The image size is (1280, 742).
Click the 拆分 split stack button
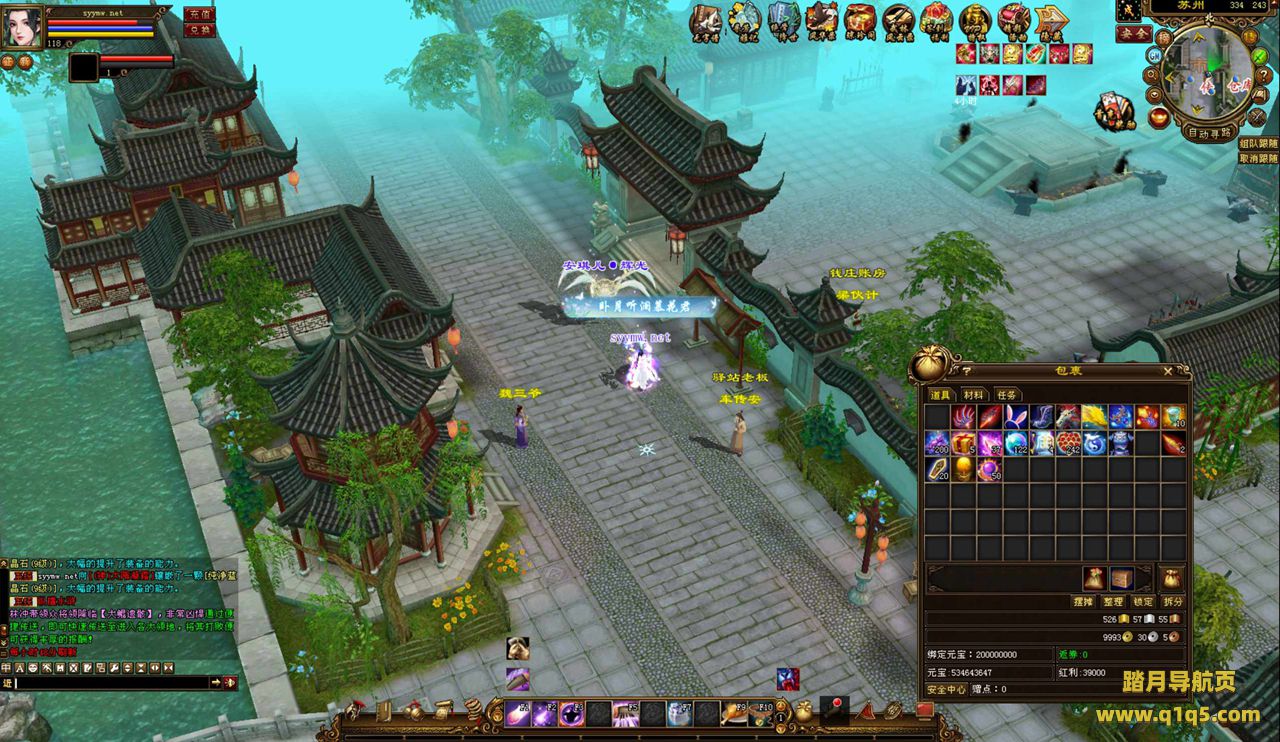point(1172,602)
